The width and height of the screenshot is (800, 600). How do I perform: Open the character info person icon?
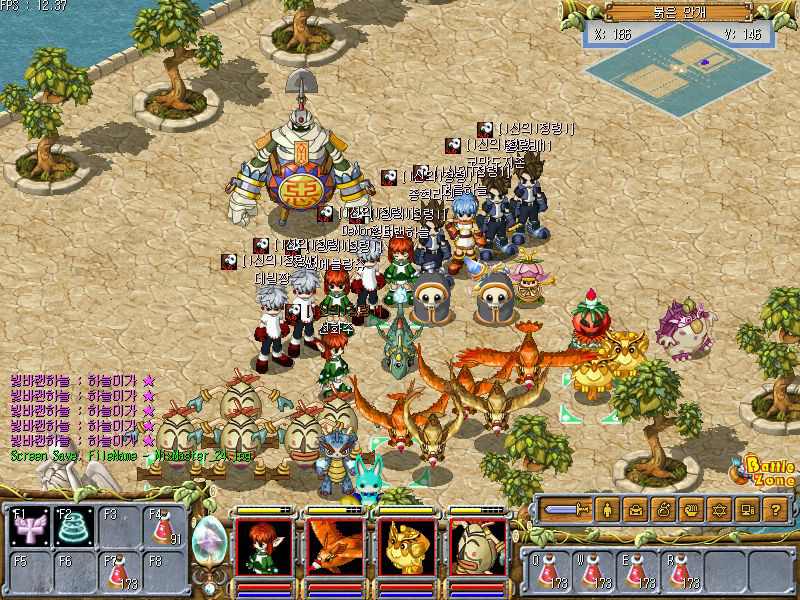(607, 510)
